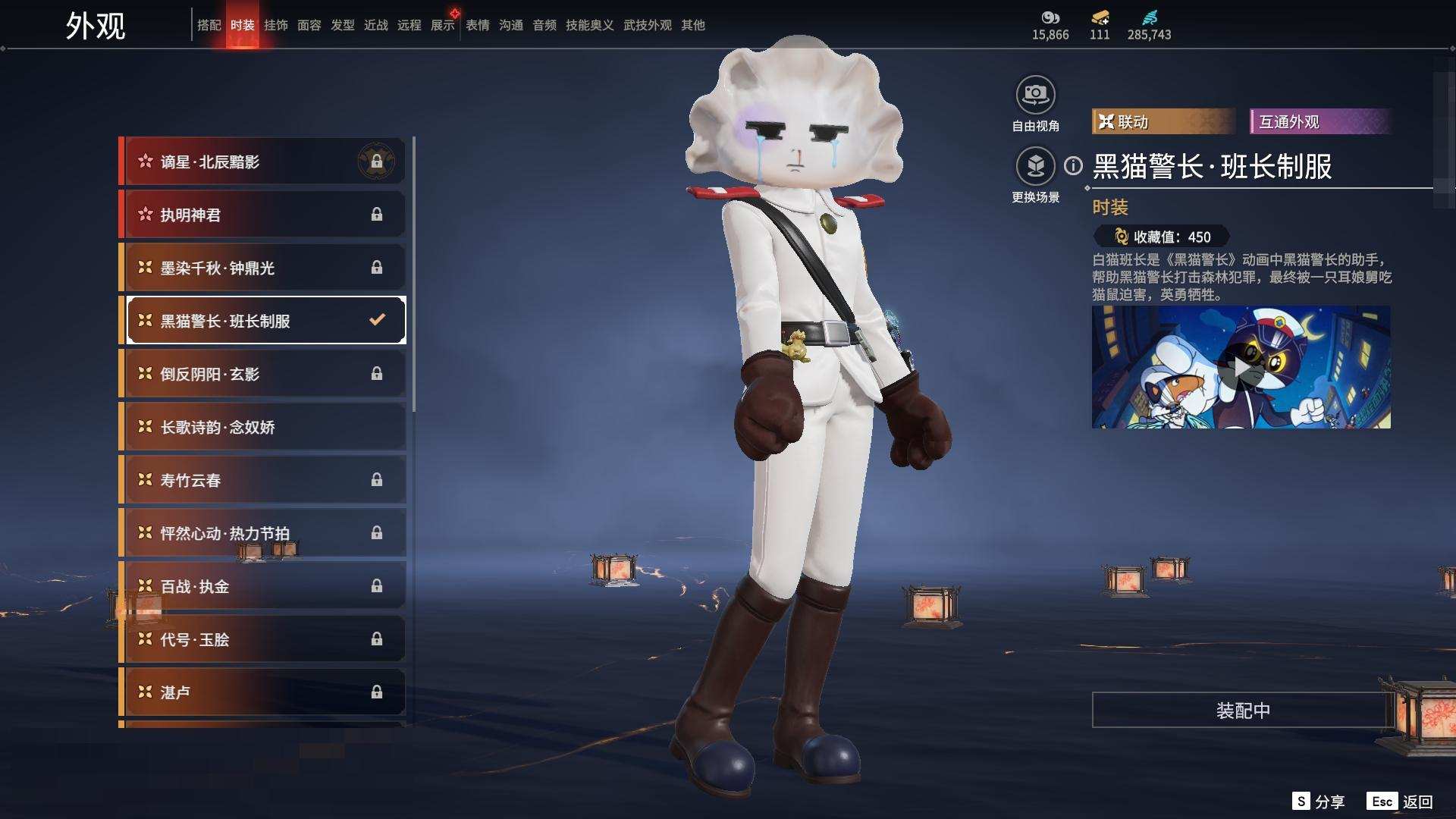Viewport: 1456px width, 819px height.
Task: Click the 更换场景 change scene icon
Action: (1035, 166)
